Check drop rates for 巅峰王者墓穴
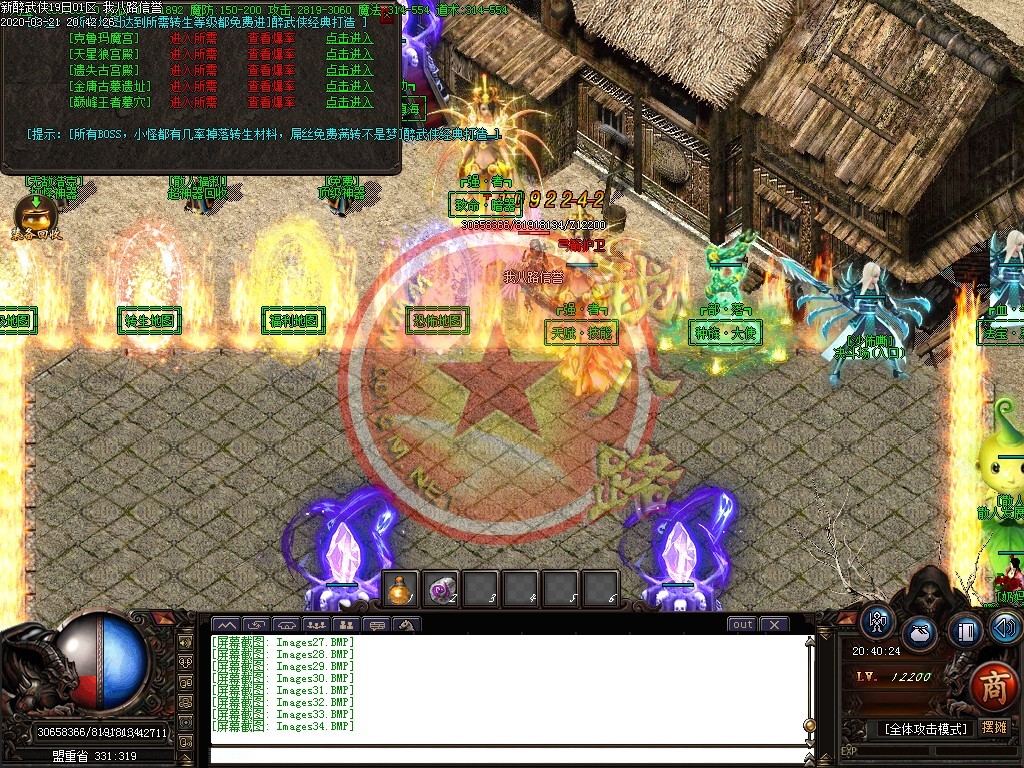The width and height of the screenshot is (1024, 768). pyautogui.click(x=271, y=102)
